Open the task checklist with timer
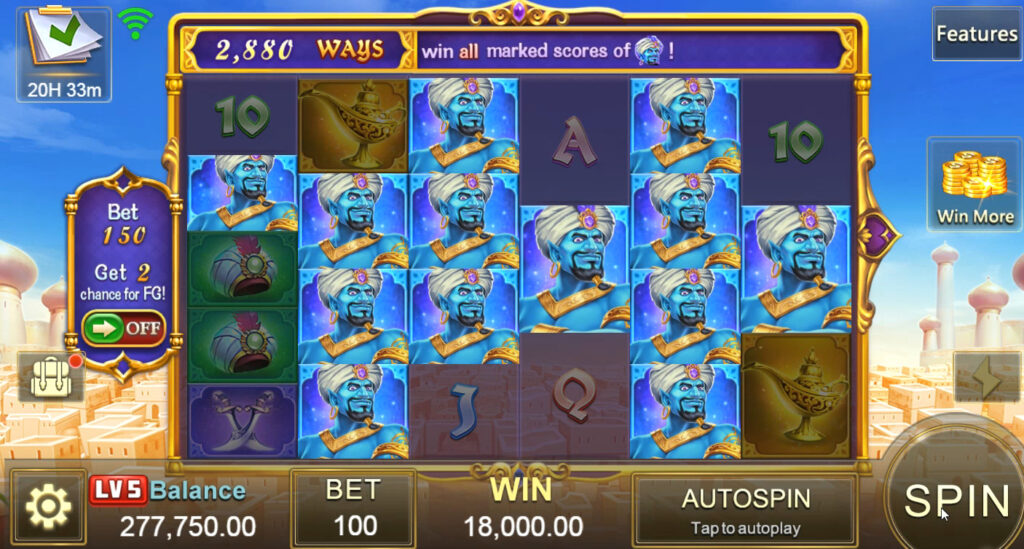 [64, 54]
